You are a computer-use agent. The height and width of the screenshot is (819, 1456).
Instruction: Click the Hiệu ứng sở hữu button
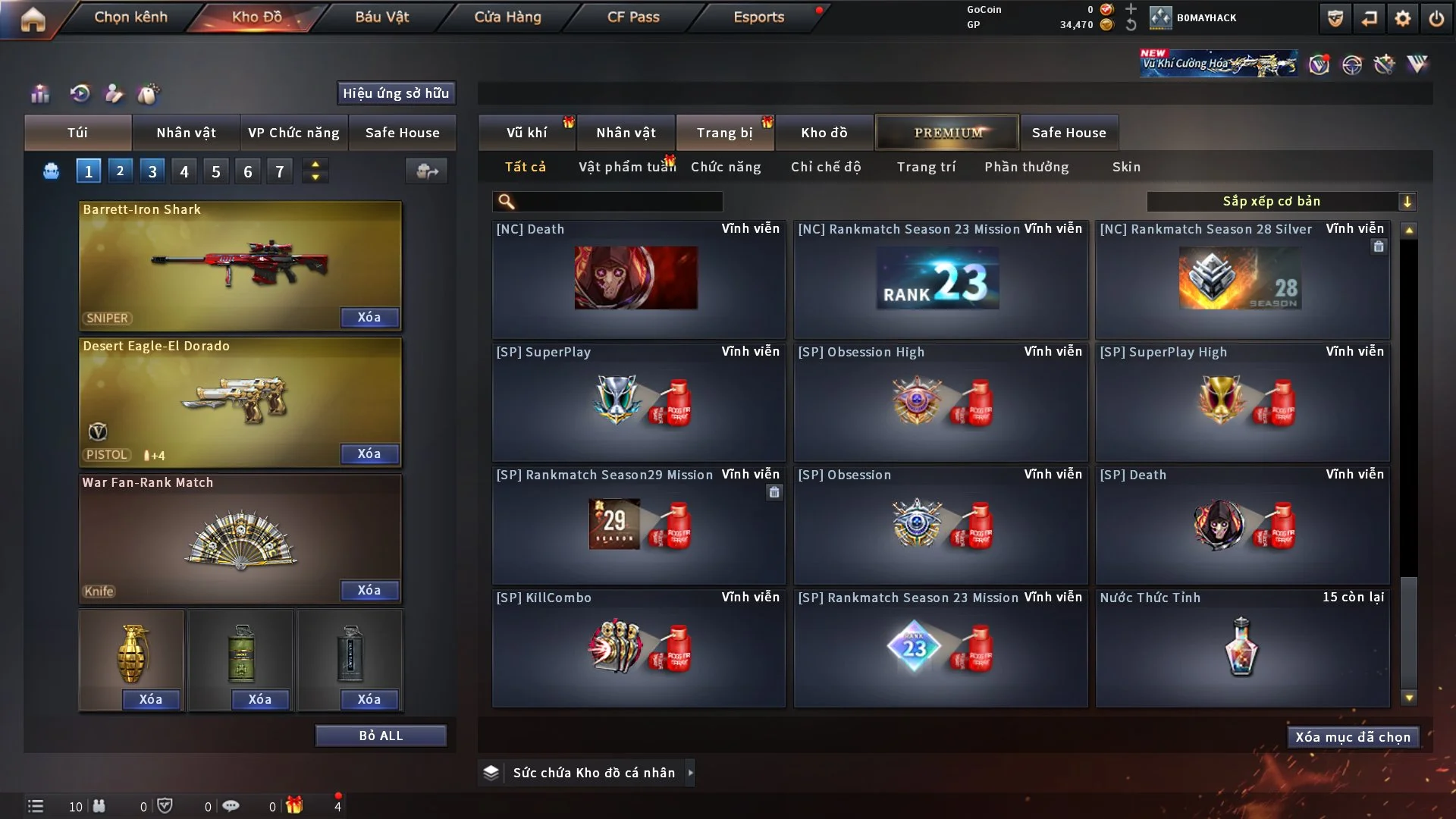(396, 93)
